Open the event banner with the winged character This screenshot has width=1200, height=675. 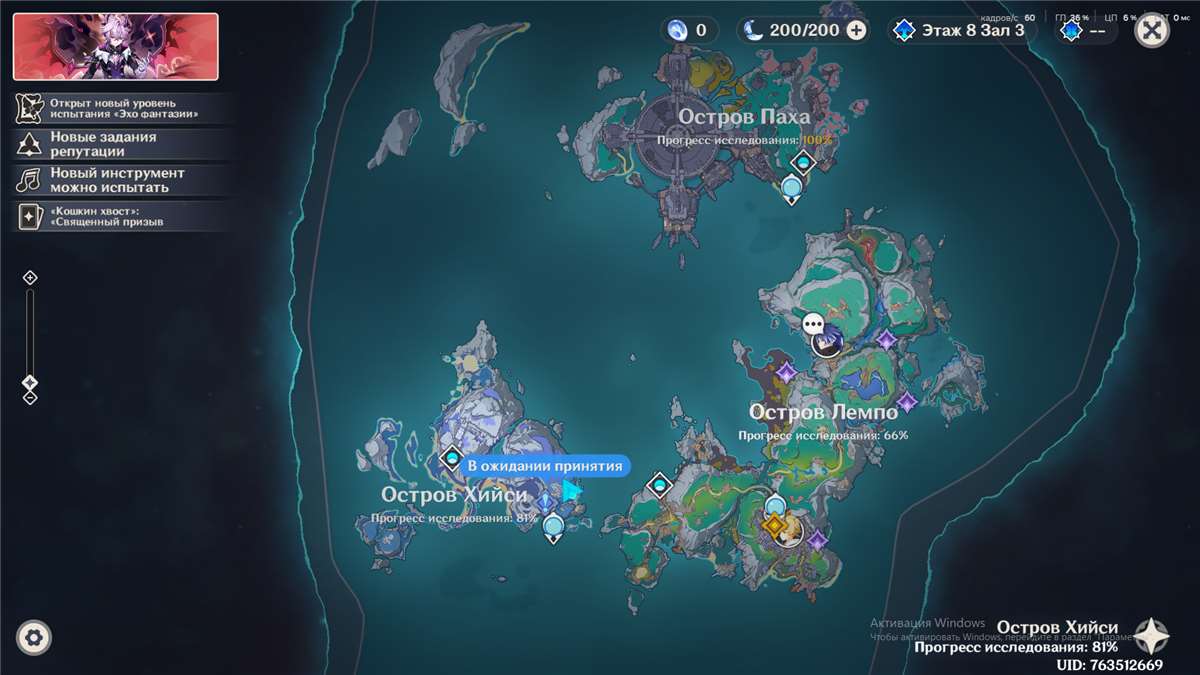pyautogui.click(x=116, y=46)
